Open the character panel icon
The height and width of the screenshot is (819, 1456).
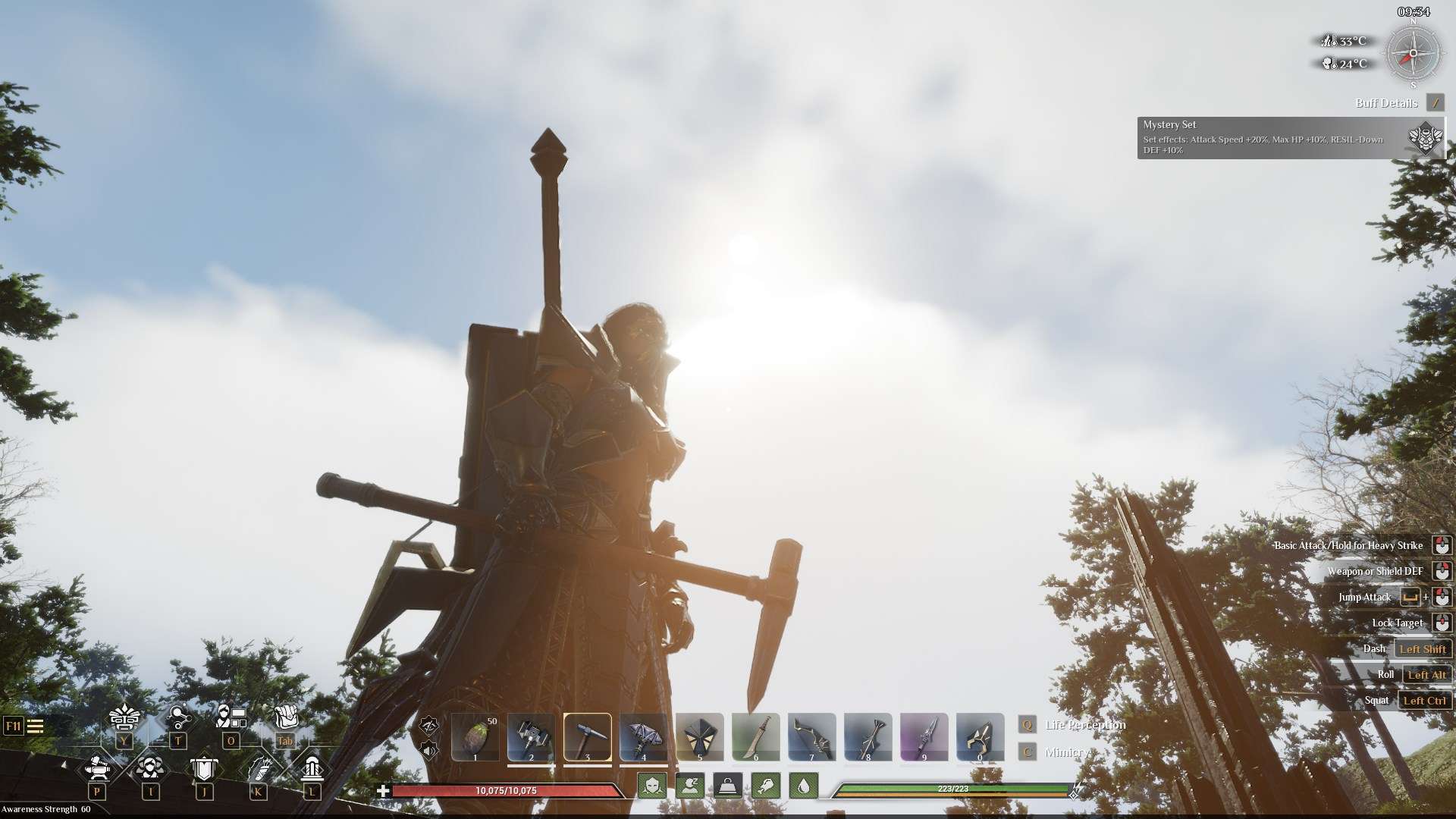click(x=231, y=717)
